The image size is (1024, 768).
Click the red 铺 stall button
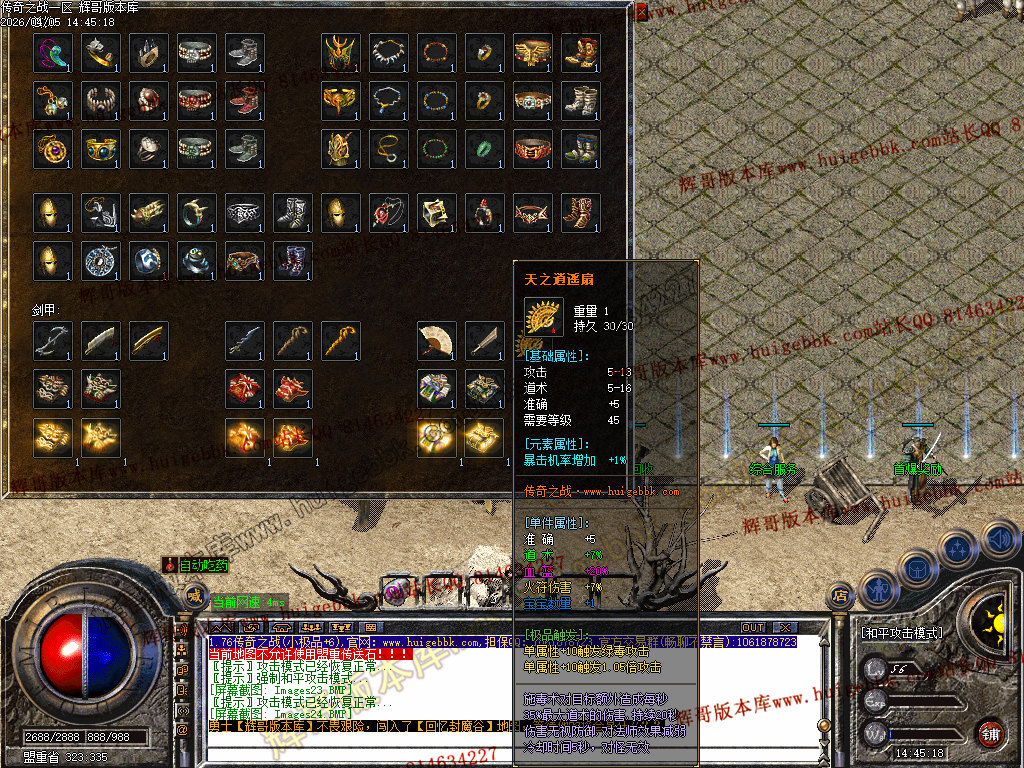pos(990,731)
